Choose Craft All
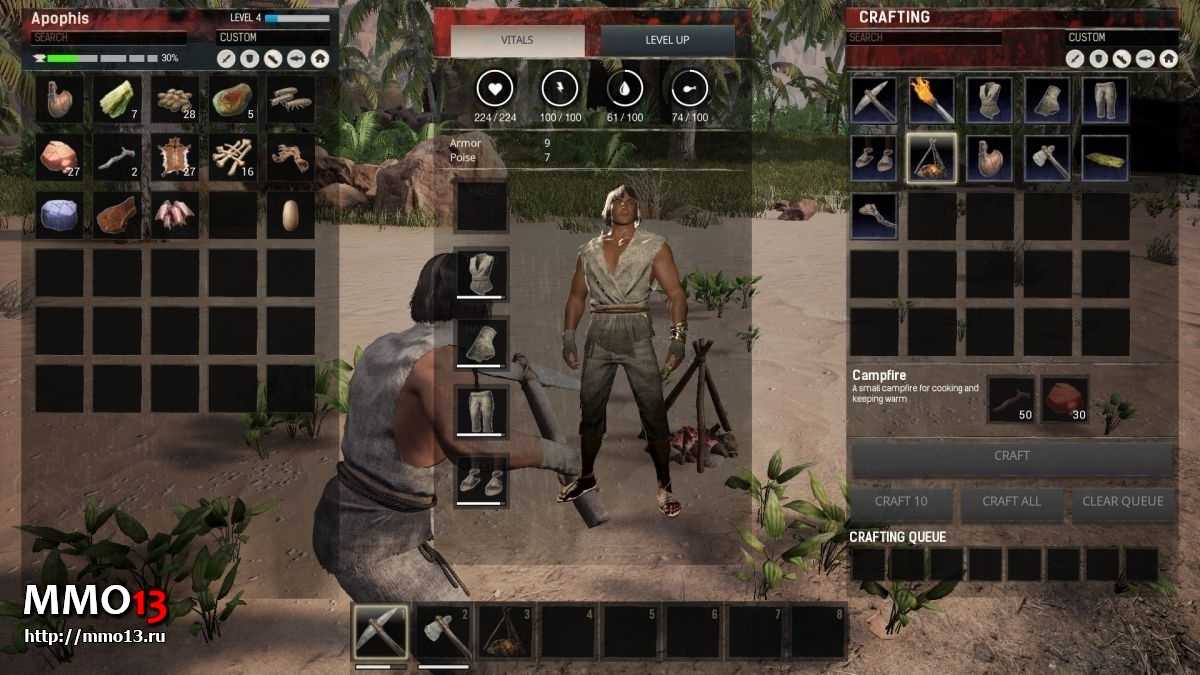The width and height of the screenshot is (1200, 675). (x=1011, y=502)
